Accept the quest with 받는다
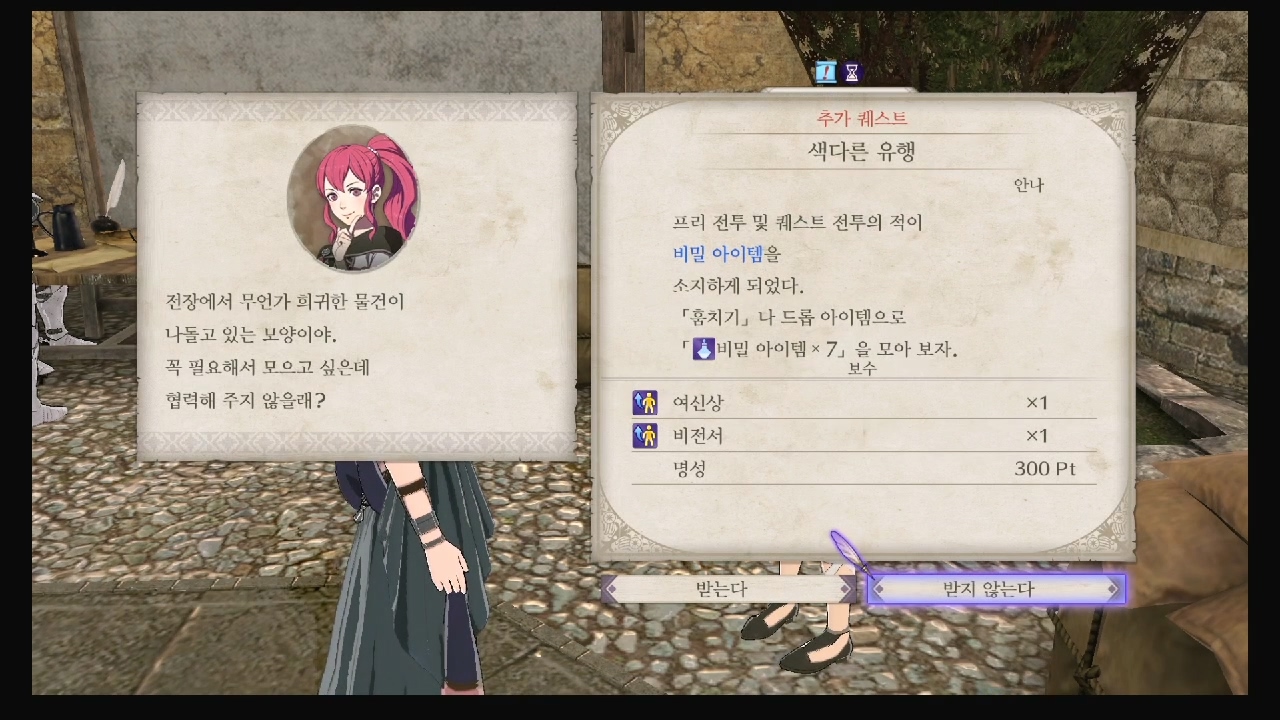This screenshot has height=720, width=1280. tap(728, 589)
